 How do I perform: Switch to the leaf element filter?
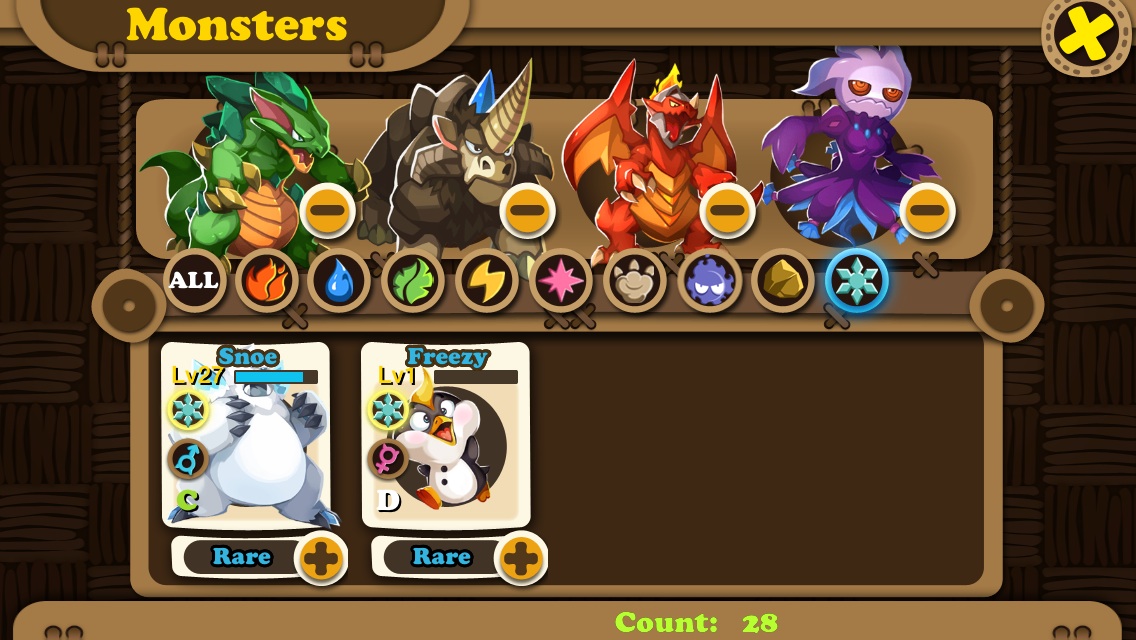coord(413,280)
